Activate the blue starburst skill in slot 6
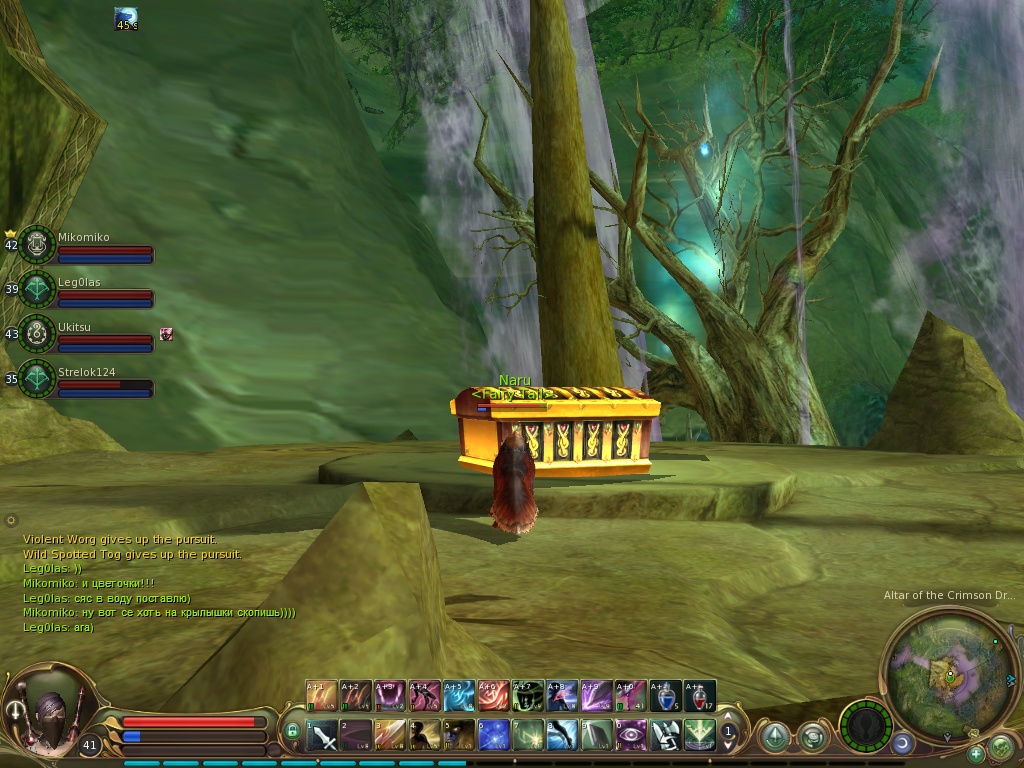 (494, 735)
